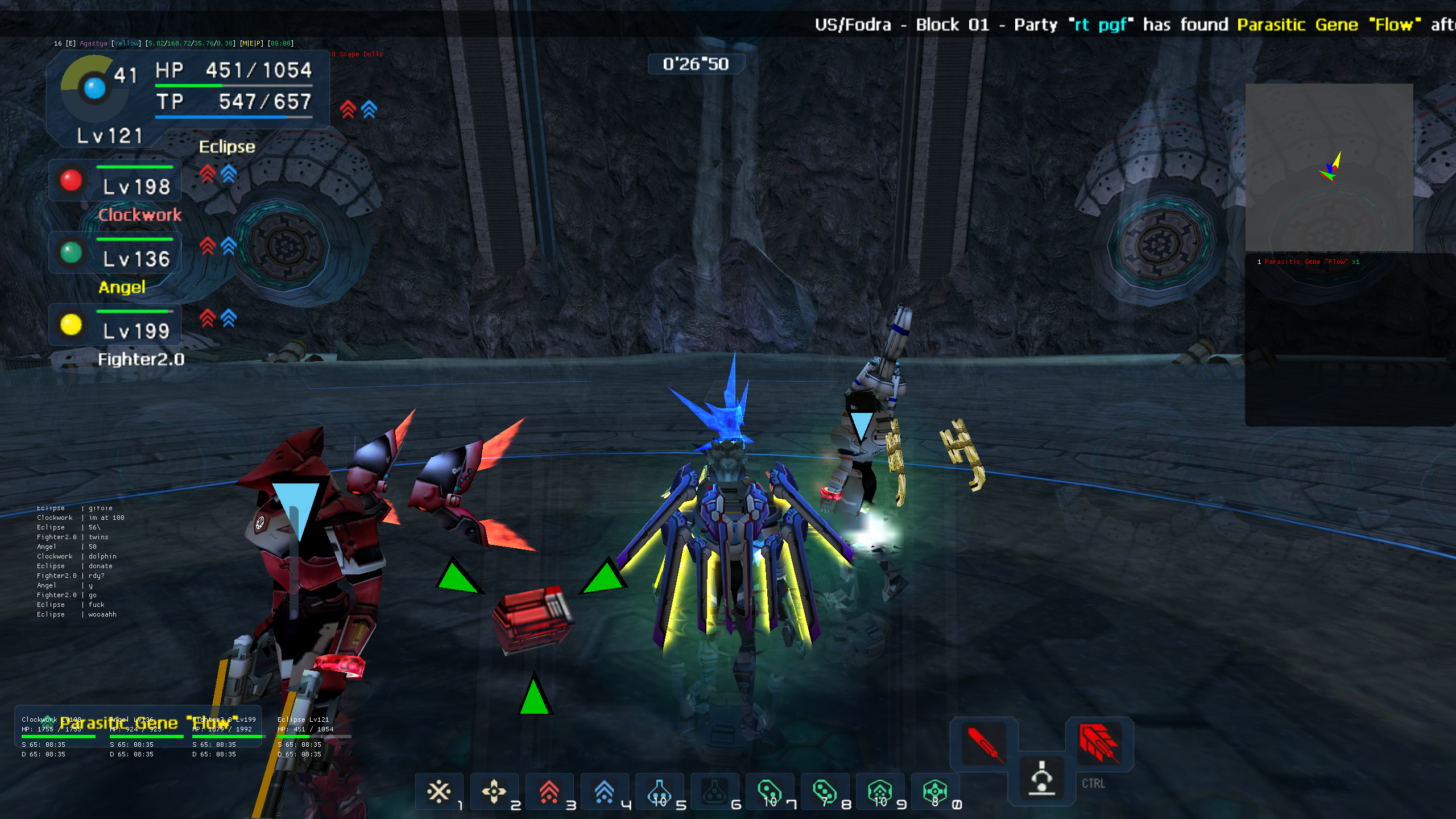Trigger the red heavy attack action icon
1456x819 pixels.
[x=1099, y=743]
